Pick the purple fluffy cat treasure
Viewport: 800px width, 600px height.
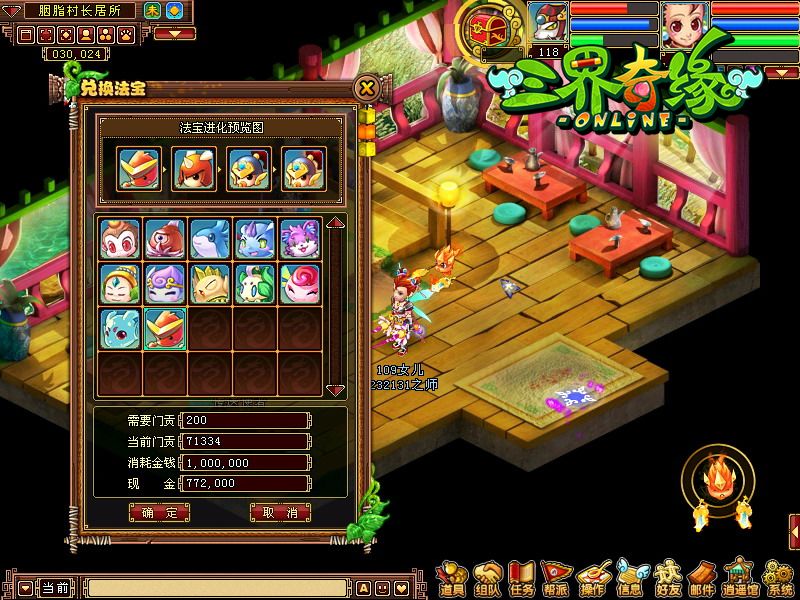[299, 239]
